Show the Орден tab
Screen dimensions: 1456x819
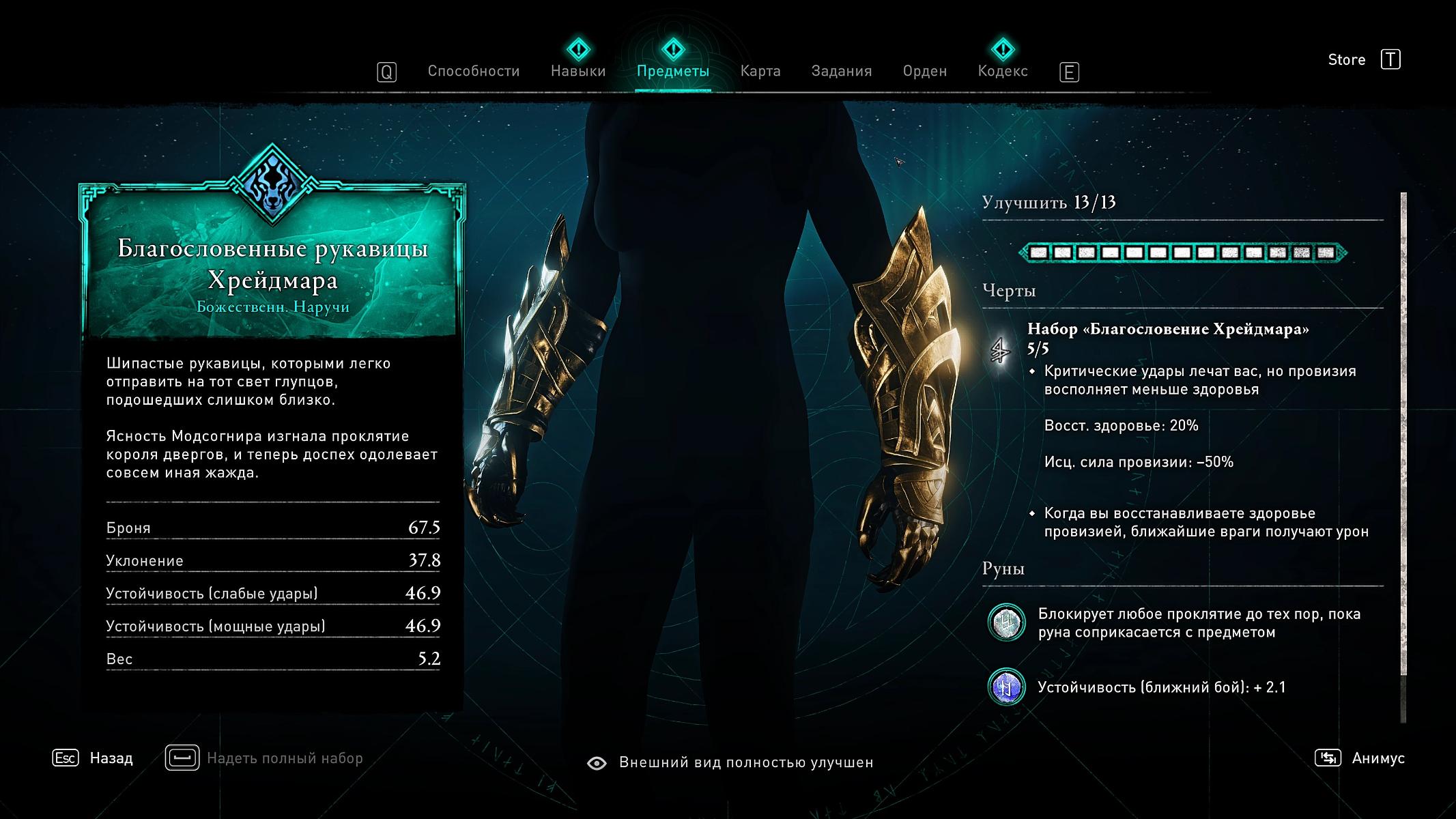(x=924, y=71)
